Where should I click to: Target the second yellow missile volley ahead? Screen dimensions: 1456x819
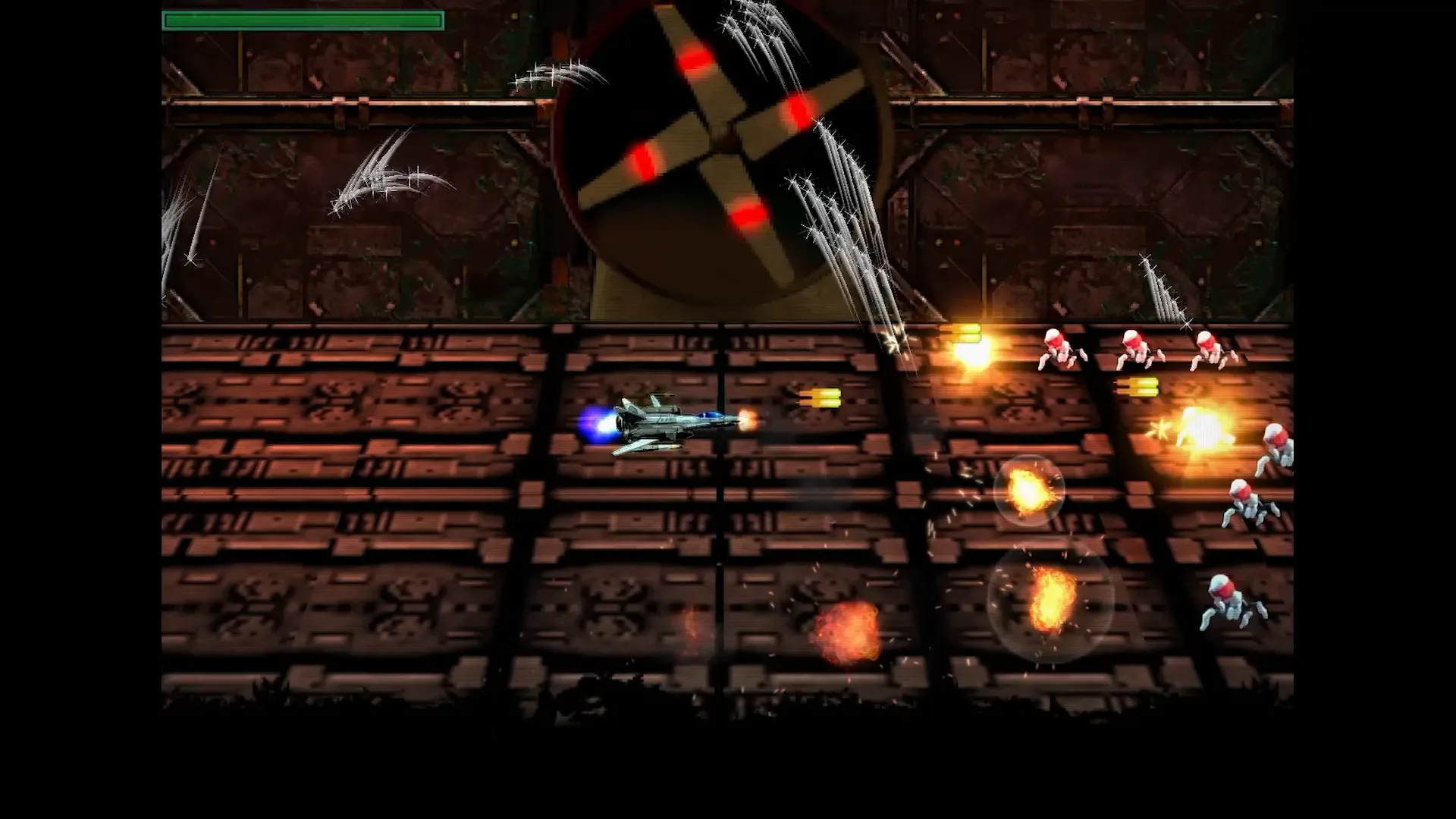pyautogui.click(x=963, y=334)
